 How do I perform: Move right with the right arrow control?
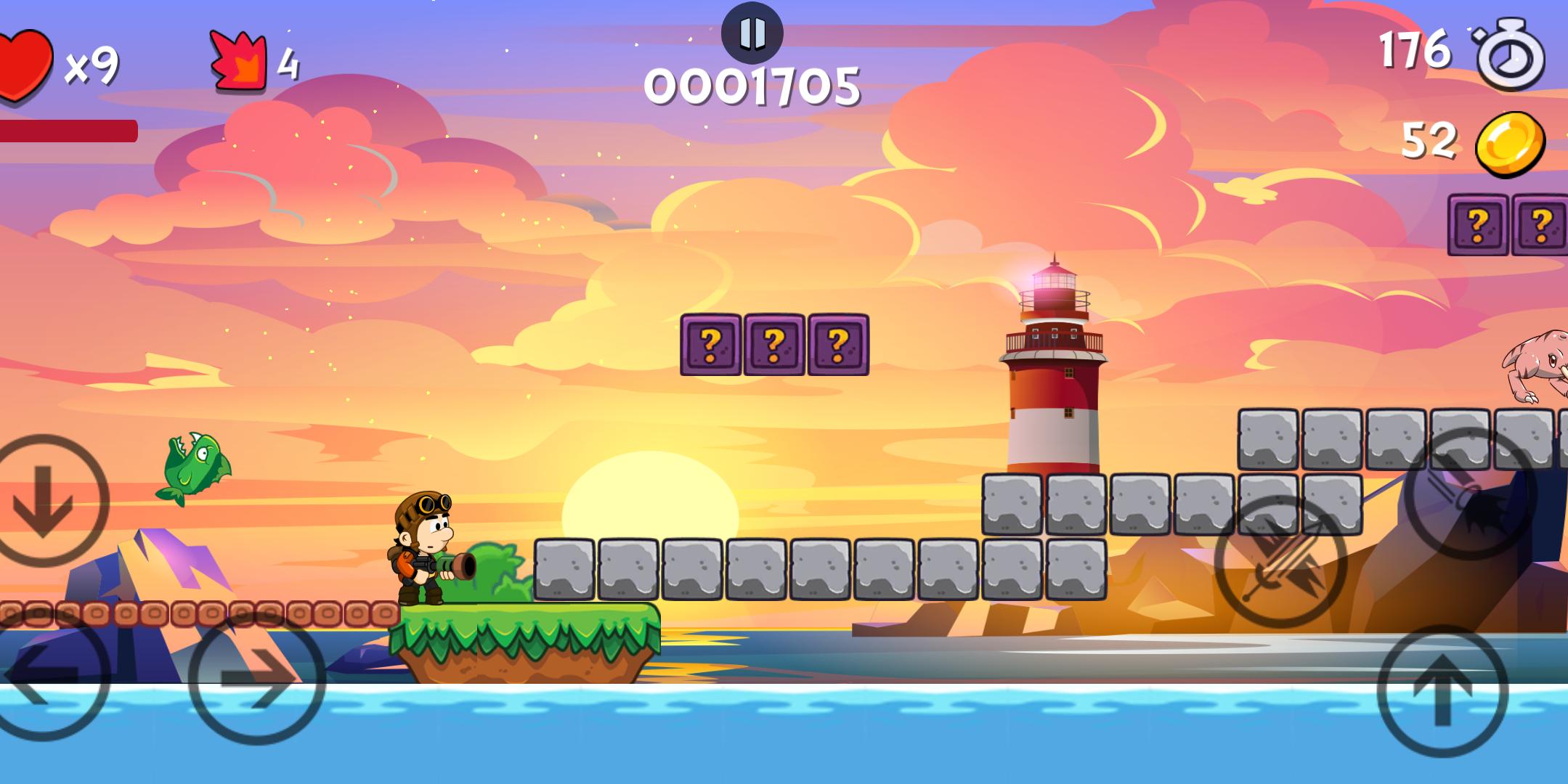[256, 678]
